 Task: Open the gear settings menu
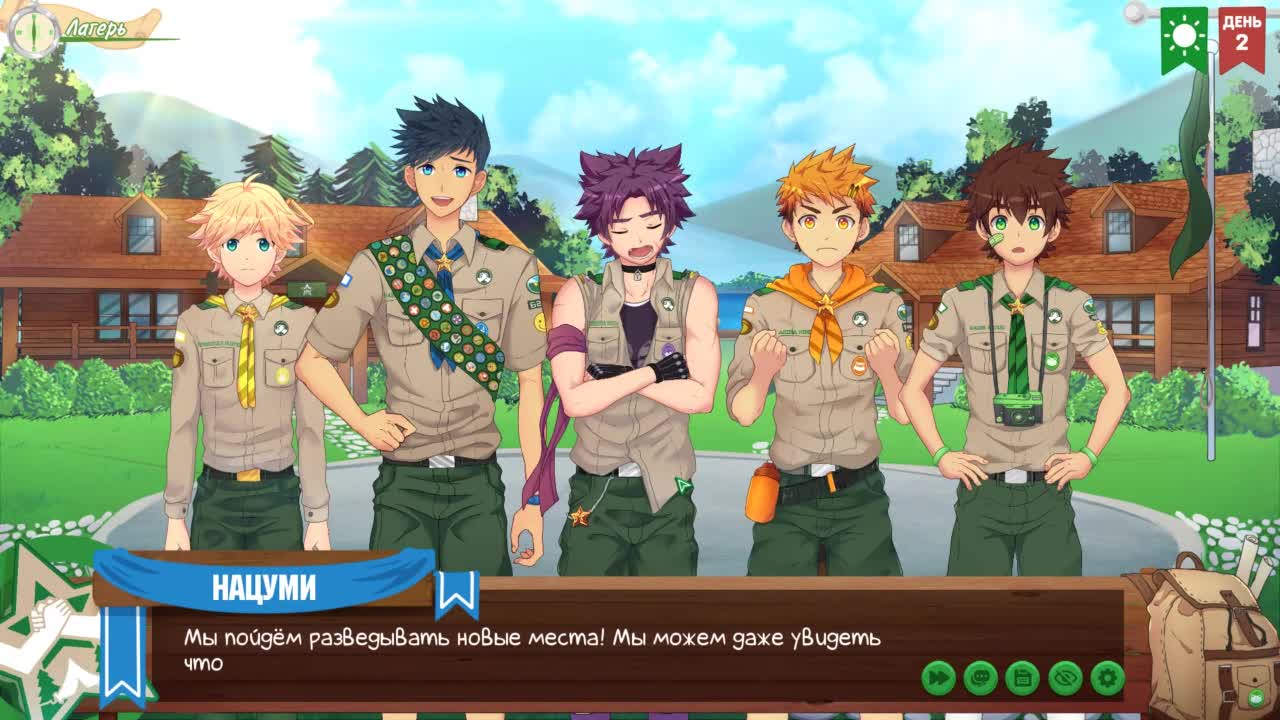pyautogui.click(x=1107, y=678)
